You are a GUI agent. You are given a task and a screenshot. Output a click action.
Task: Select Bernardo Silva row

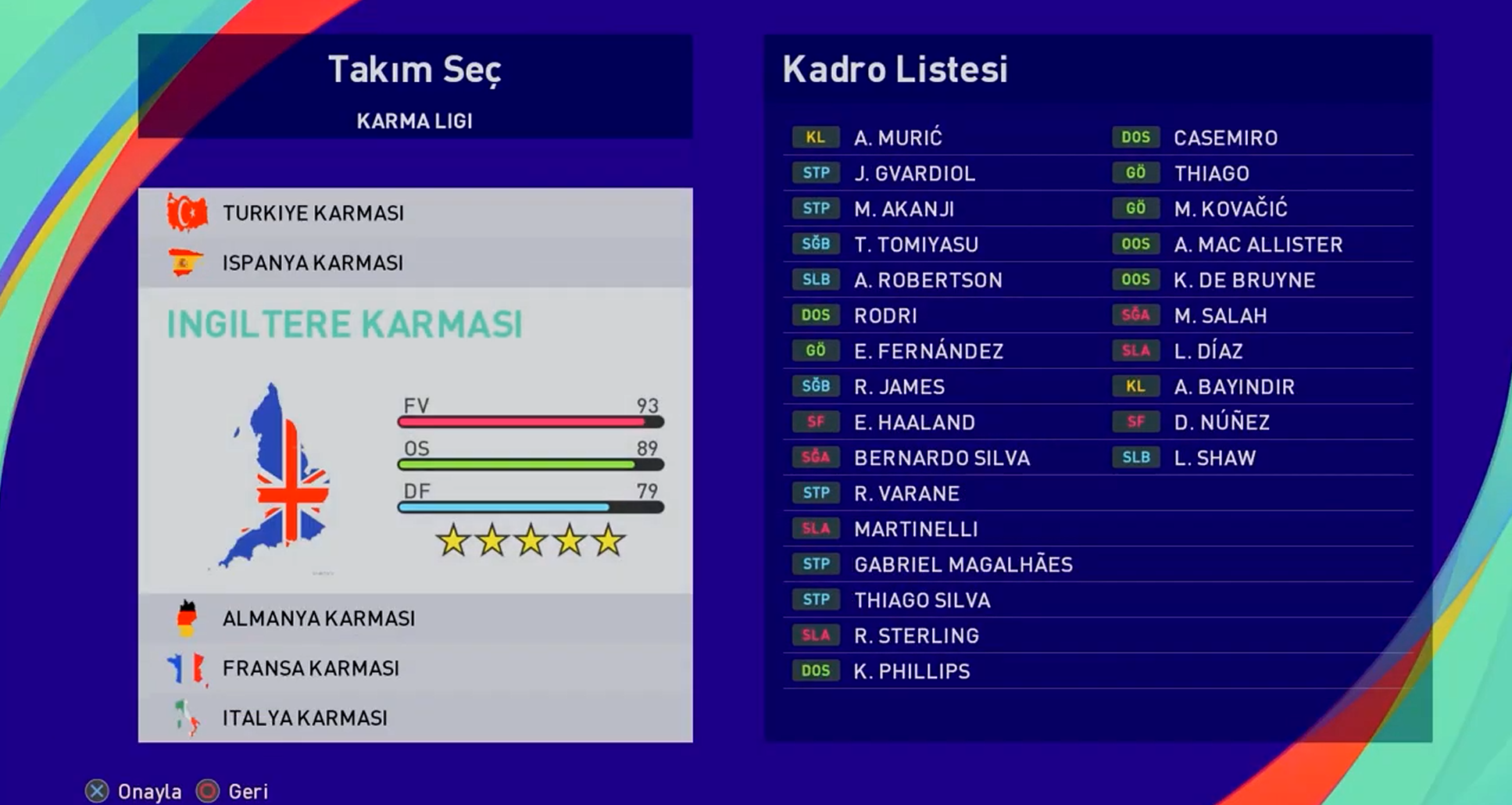(x=942, y=458)
